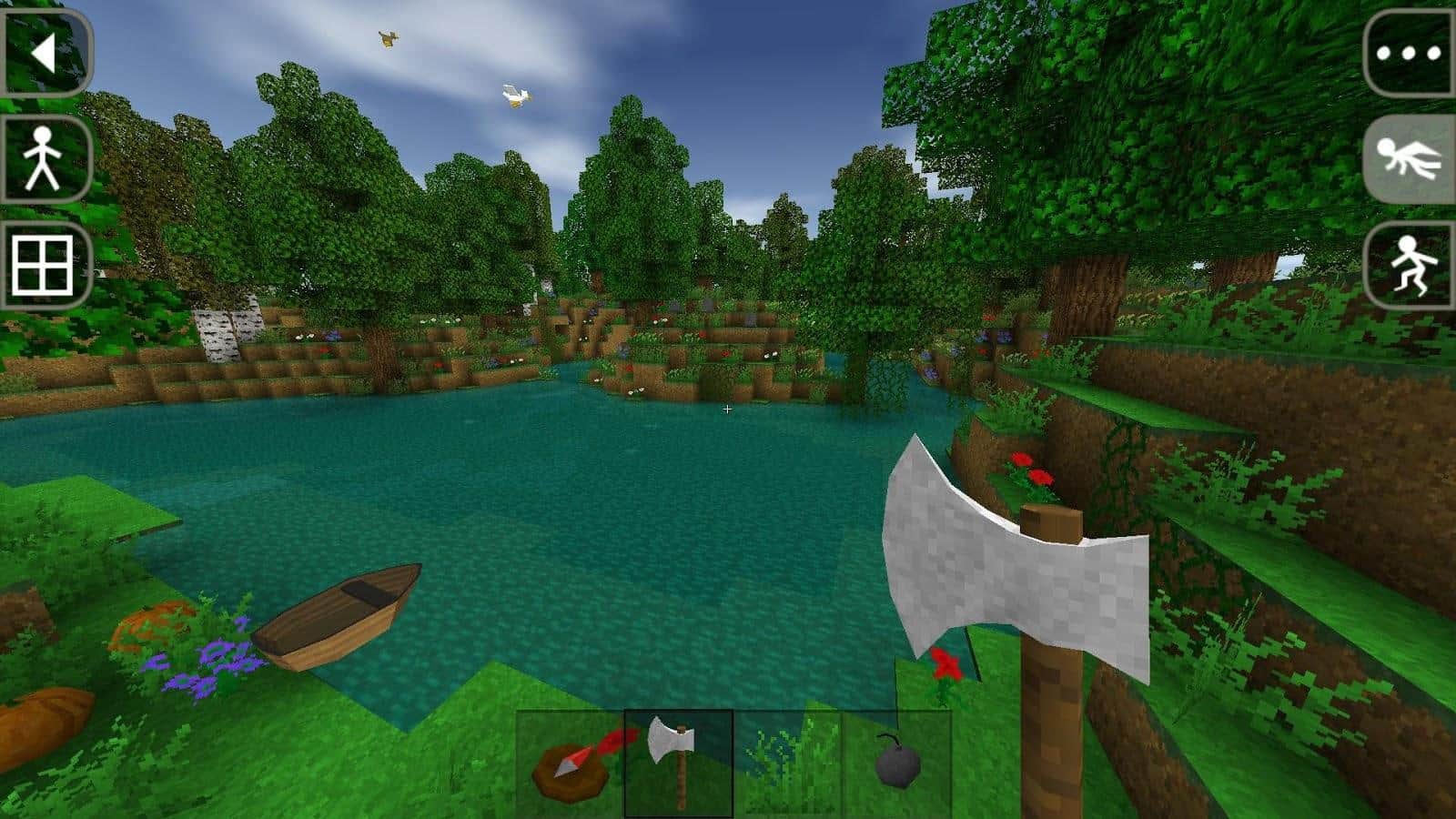Open the crafting grid window
The image size is (1456, 819).
point(41,266)
